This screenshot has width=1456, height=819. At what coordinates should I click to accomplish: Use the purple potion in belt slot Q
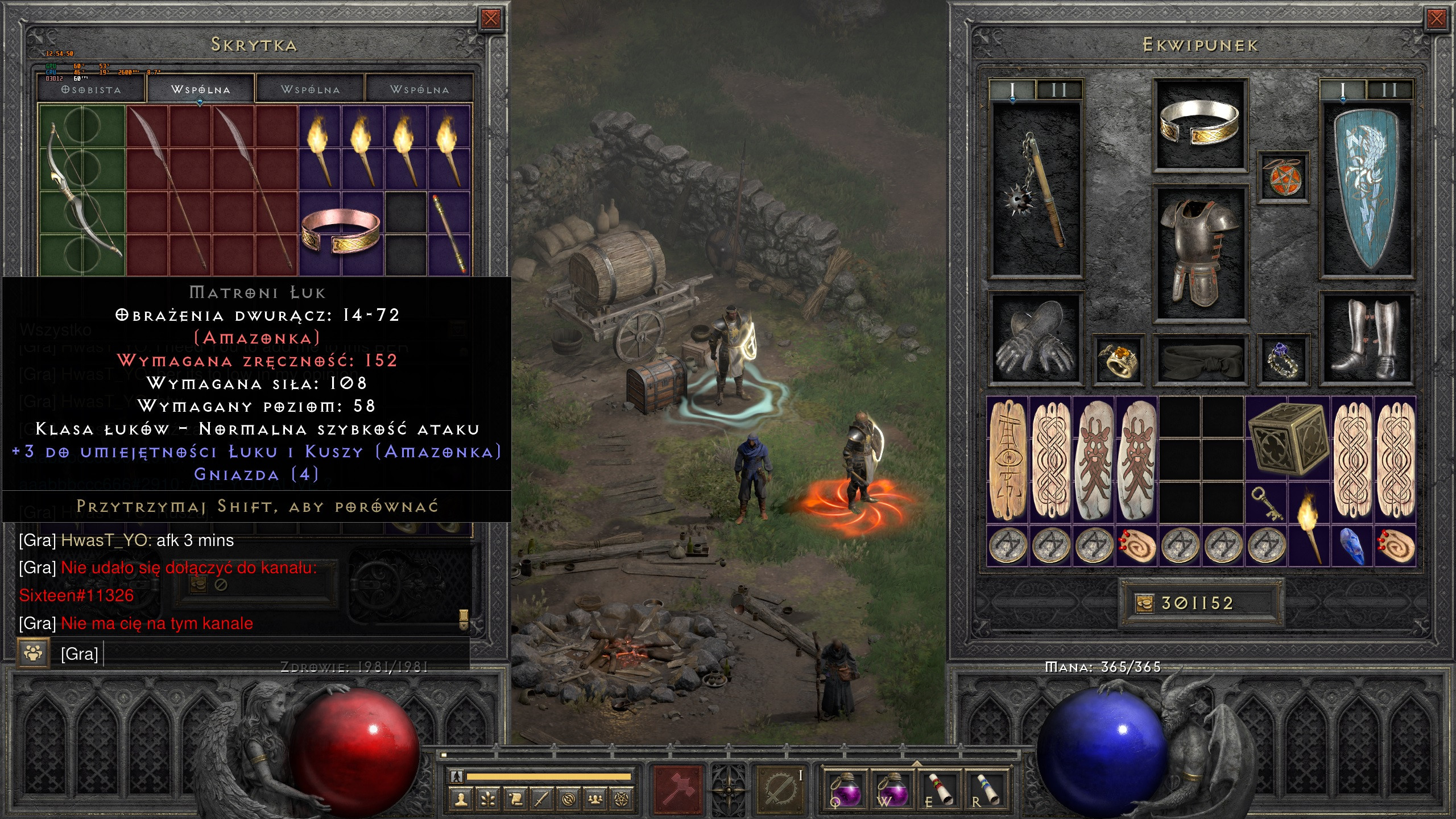click(x=846, y=789)
